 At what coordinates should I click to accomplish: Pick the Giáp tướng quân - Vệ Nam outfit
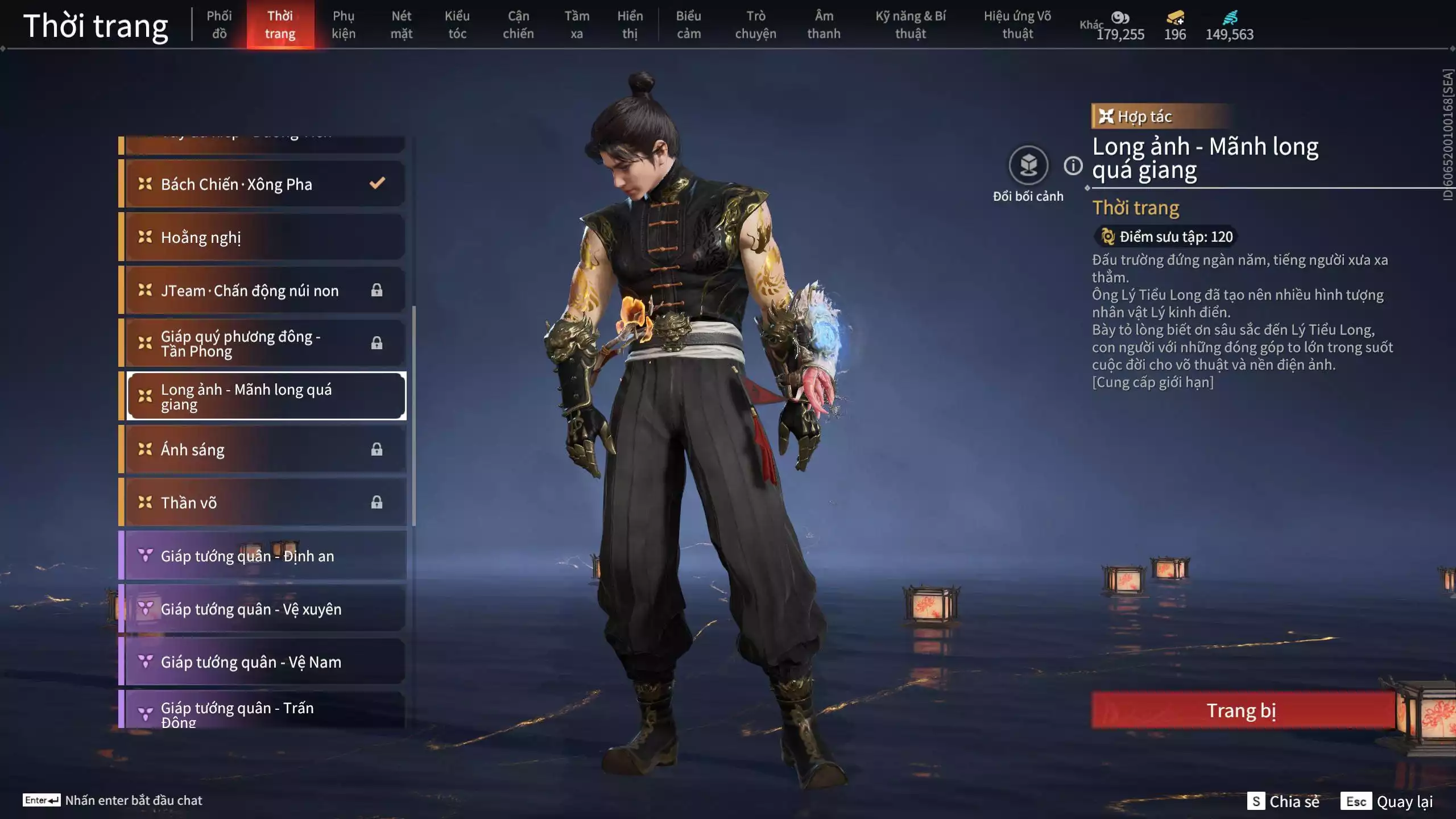[x=265, y=661]
